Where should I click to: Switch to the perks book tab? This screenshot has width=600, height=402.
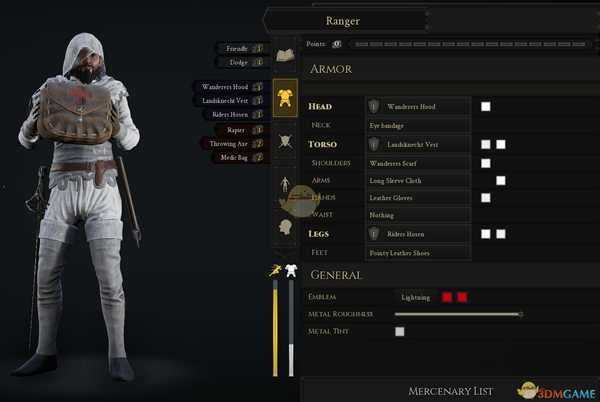[x=285, y=56]
